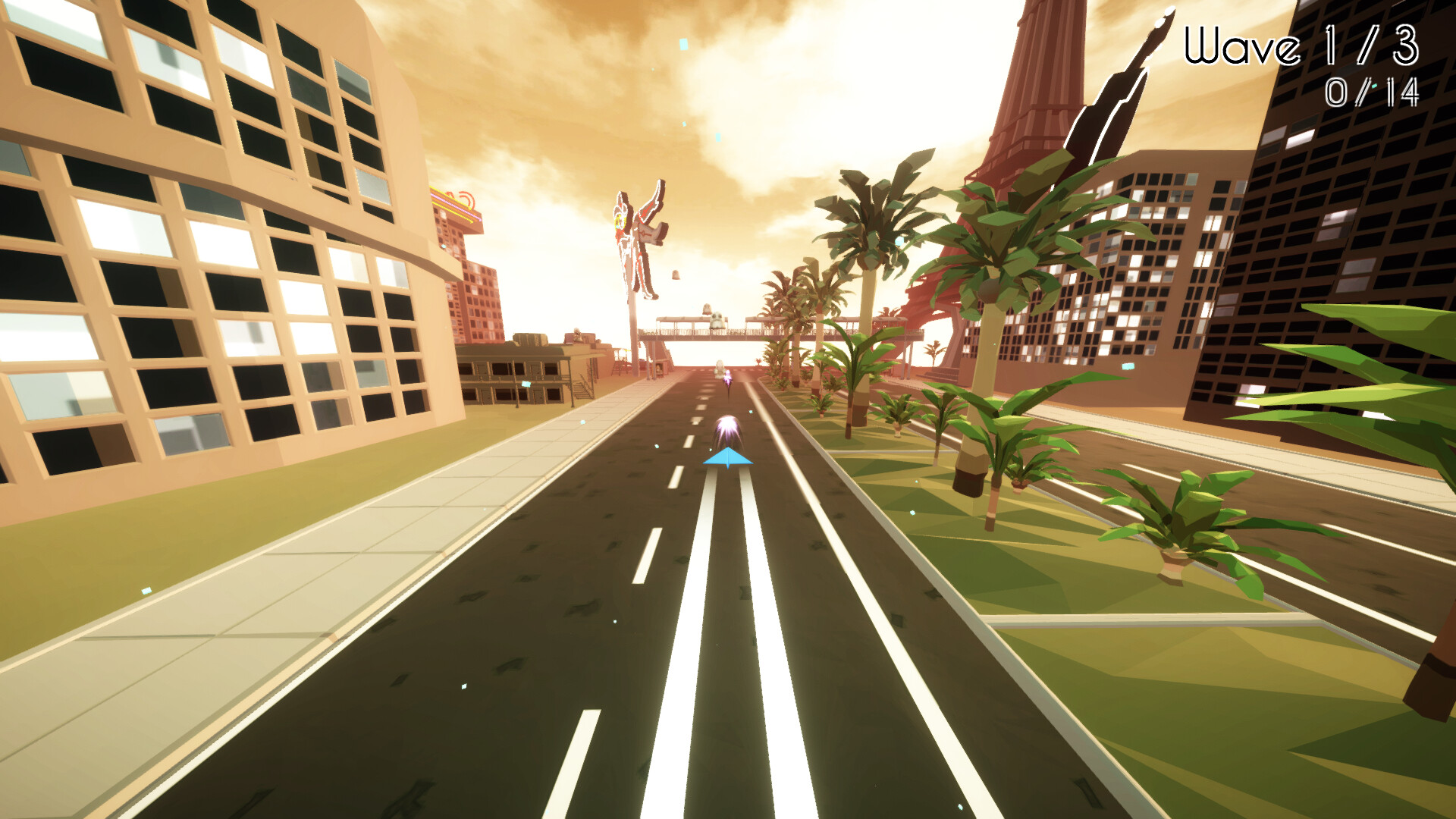The image size is (1456, 819).
Task: Click the neon arches sign atop the casino tower
Action: (455, 206)
